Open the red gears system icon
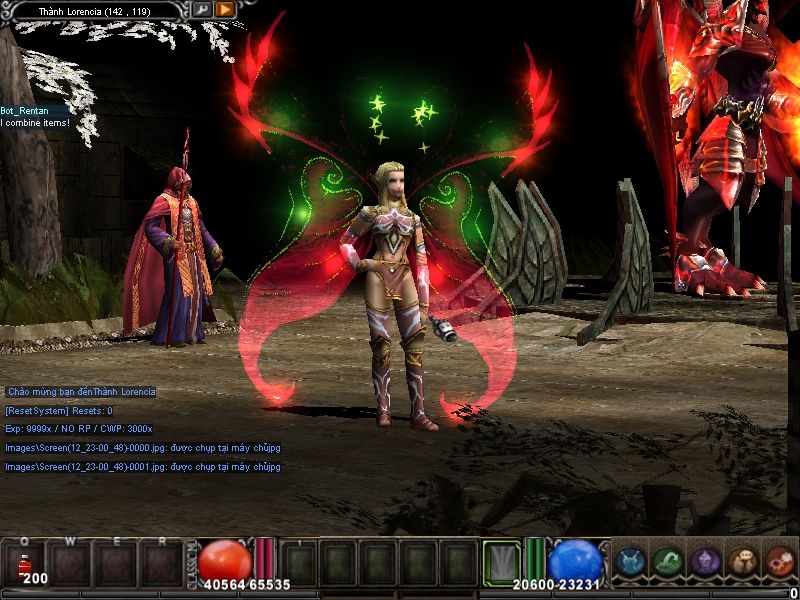Screen dimensions: 800x600 coord(779,563)
